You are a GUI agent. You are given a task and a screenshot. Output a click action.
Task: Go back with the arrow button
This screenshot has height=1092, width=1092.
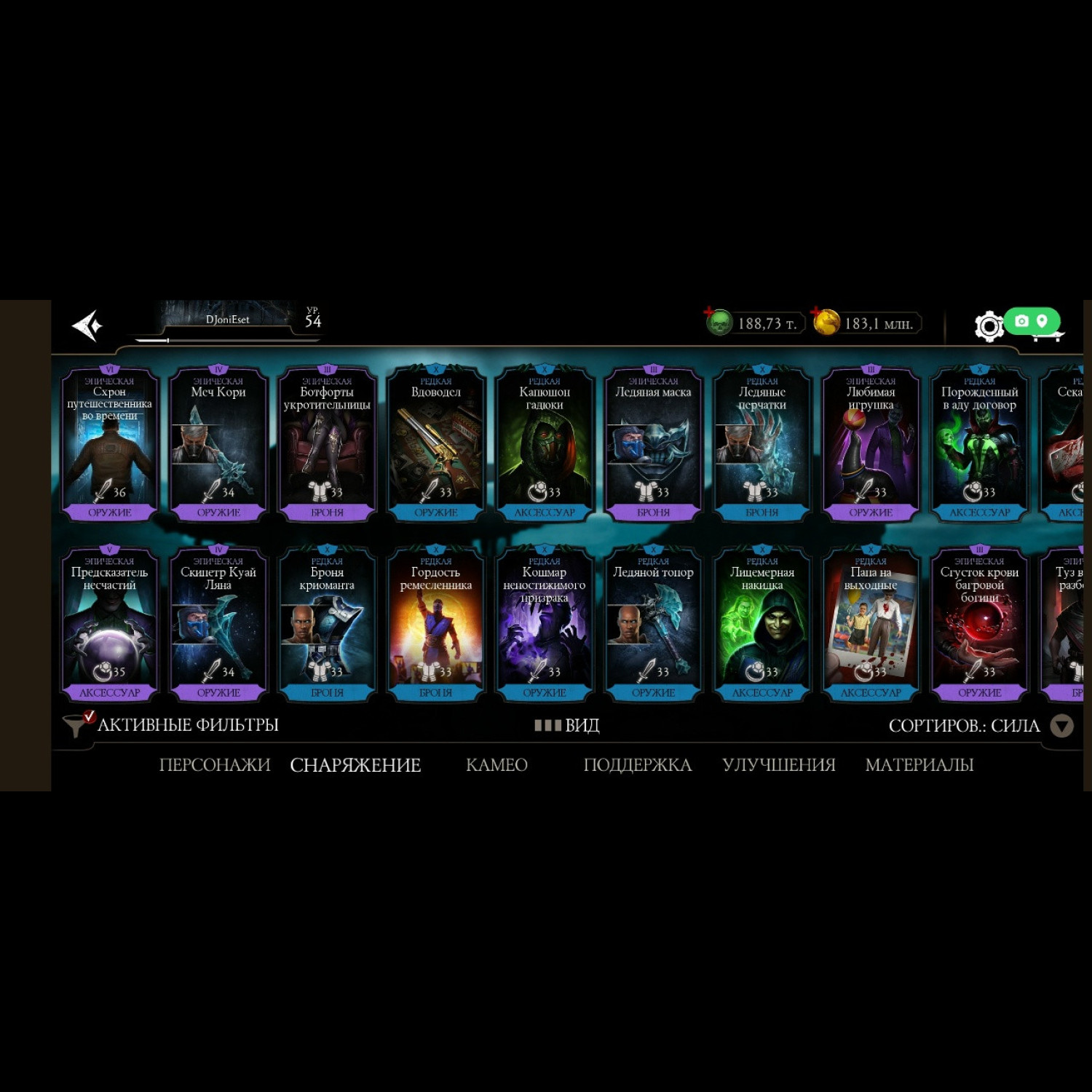pyautogui.click(x=88, y=325)
